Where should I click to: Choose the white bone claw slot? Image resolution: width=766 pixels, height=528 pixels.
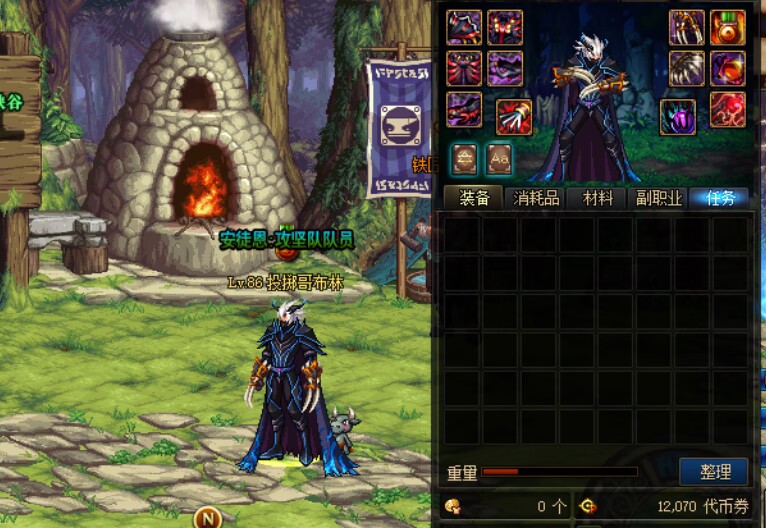coord(687,68)
